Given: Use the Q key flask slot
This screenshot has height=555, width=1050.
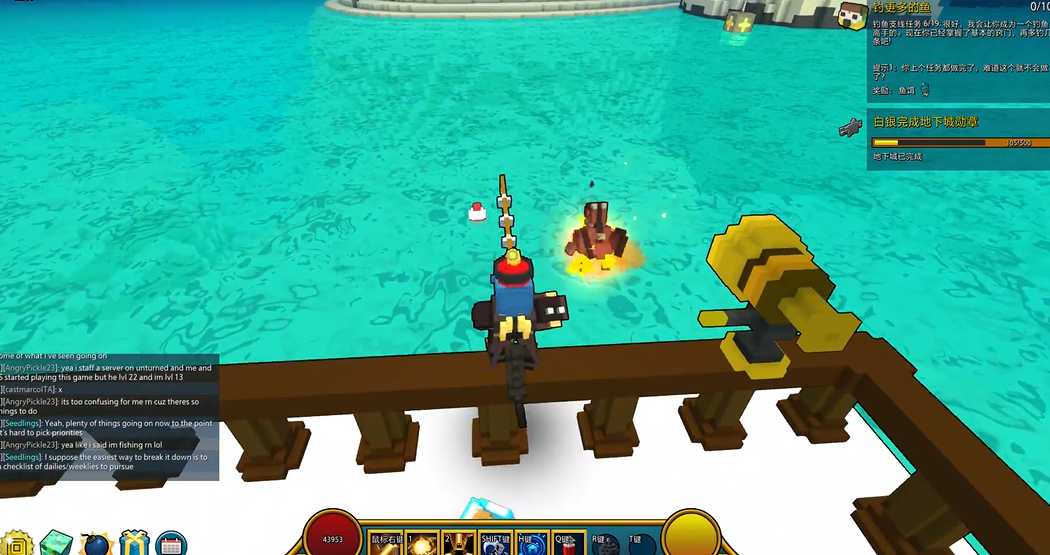Looking at the screenshot, I should click(x=566, y=543).
